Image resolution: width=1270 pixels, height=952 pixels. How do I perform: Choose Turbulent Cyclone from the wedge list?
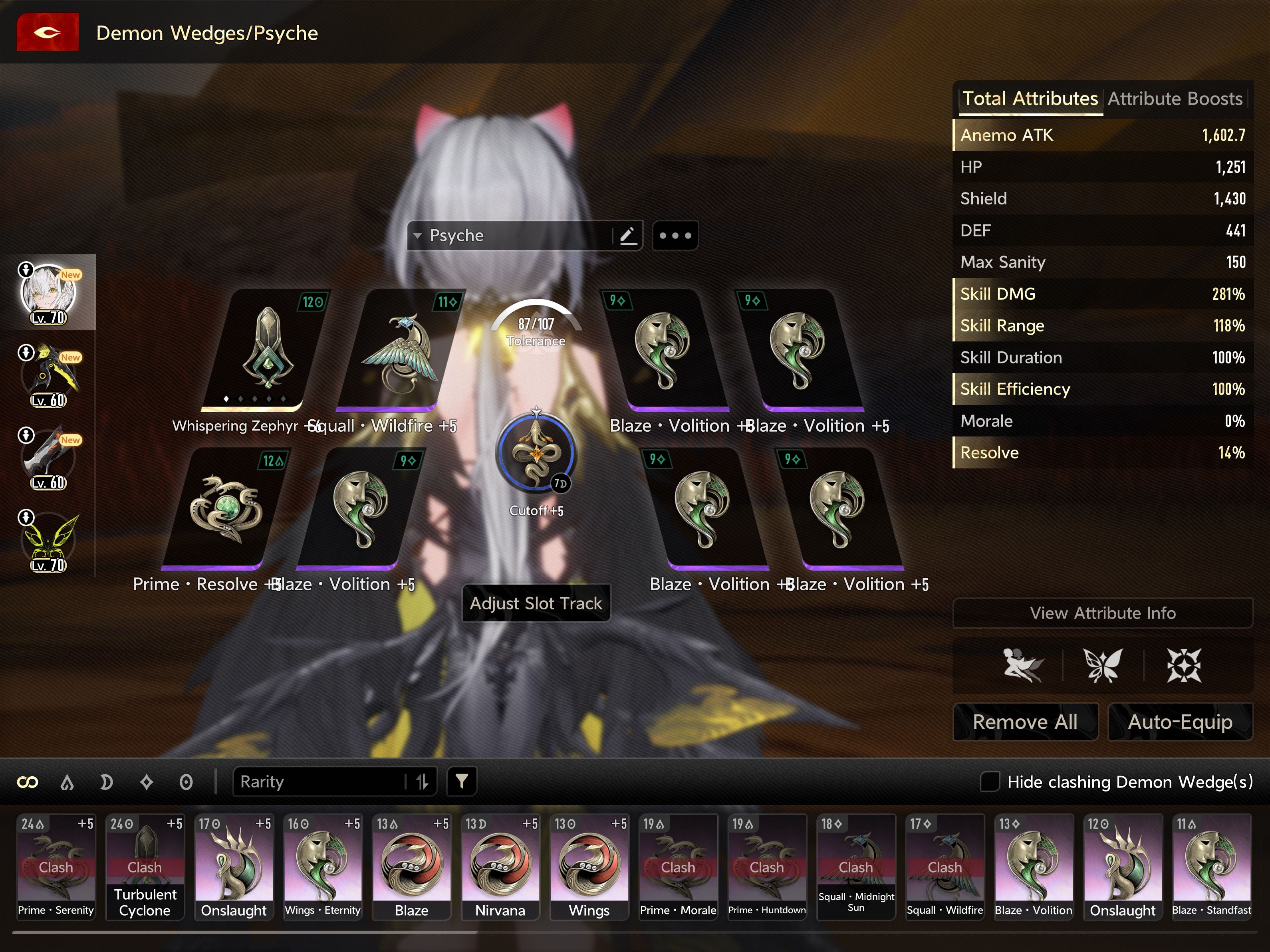tap(145, 866)
